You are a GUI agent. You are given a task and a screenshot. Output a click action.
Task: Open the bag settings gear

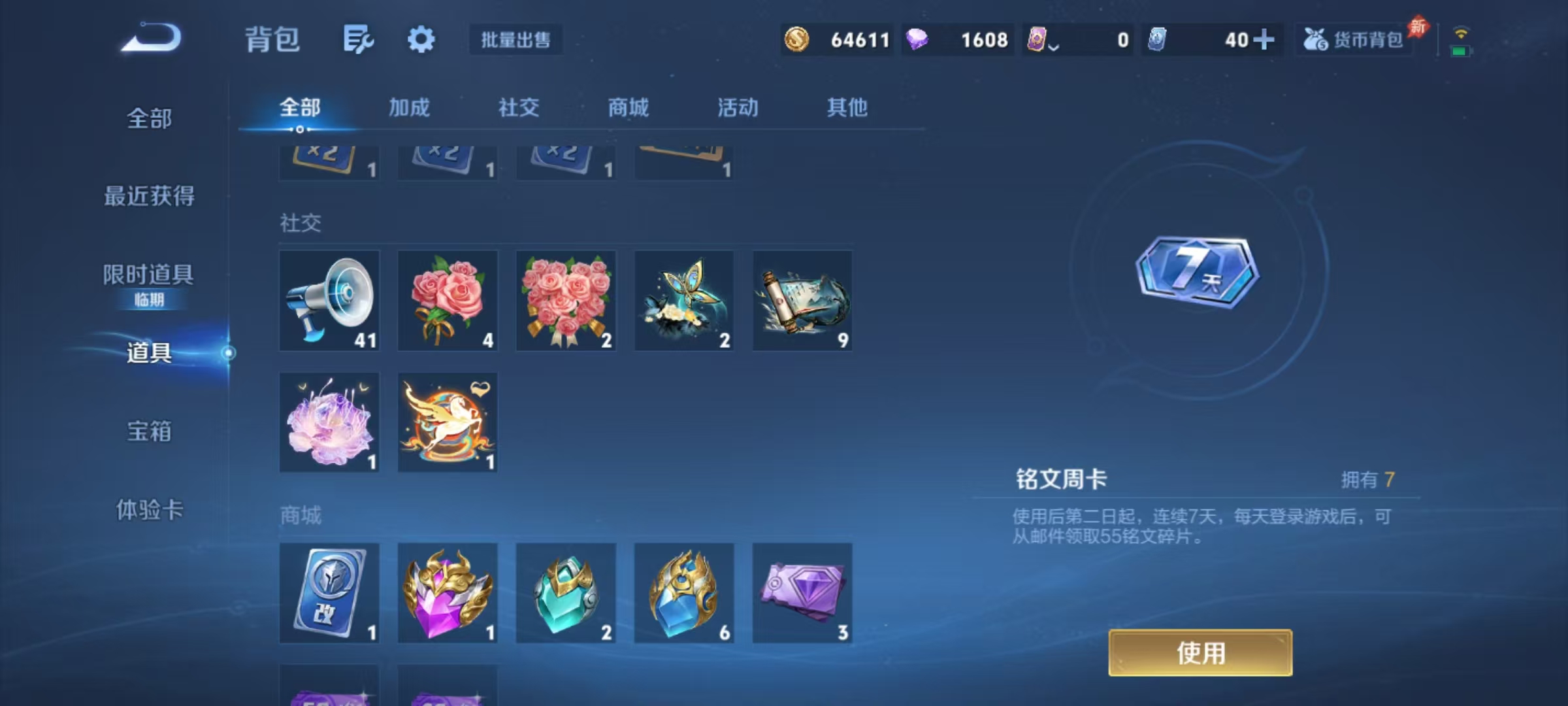click(421, 39)
